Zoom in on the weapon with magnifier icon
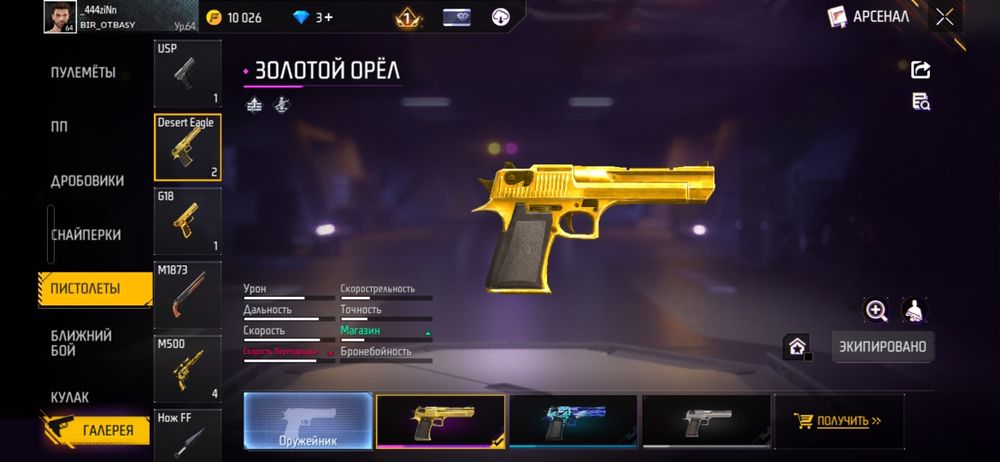This screenshot has width=1000, height=462. coord(876,311)
